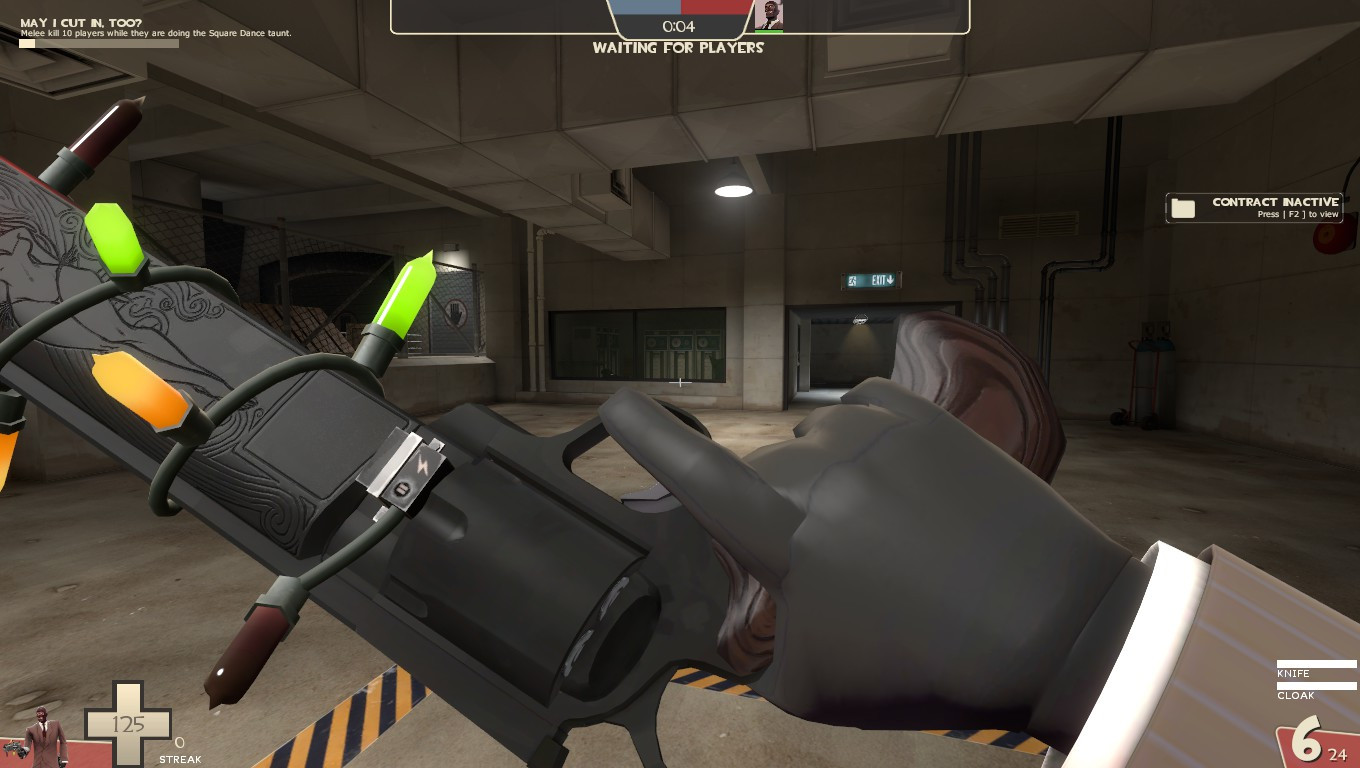Viewport: 1360px width, 768px height.
Task: Toggle the green team health bar on avatar
Action: click(770, 31)
